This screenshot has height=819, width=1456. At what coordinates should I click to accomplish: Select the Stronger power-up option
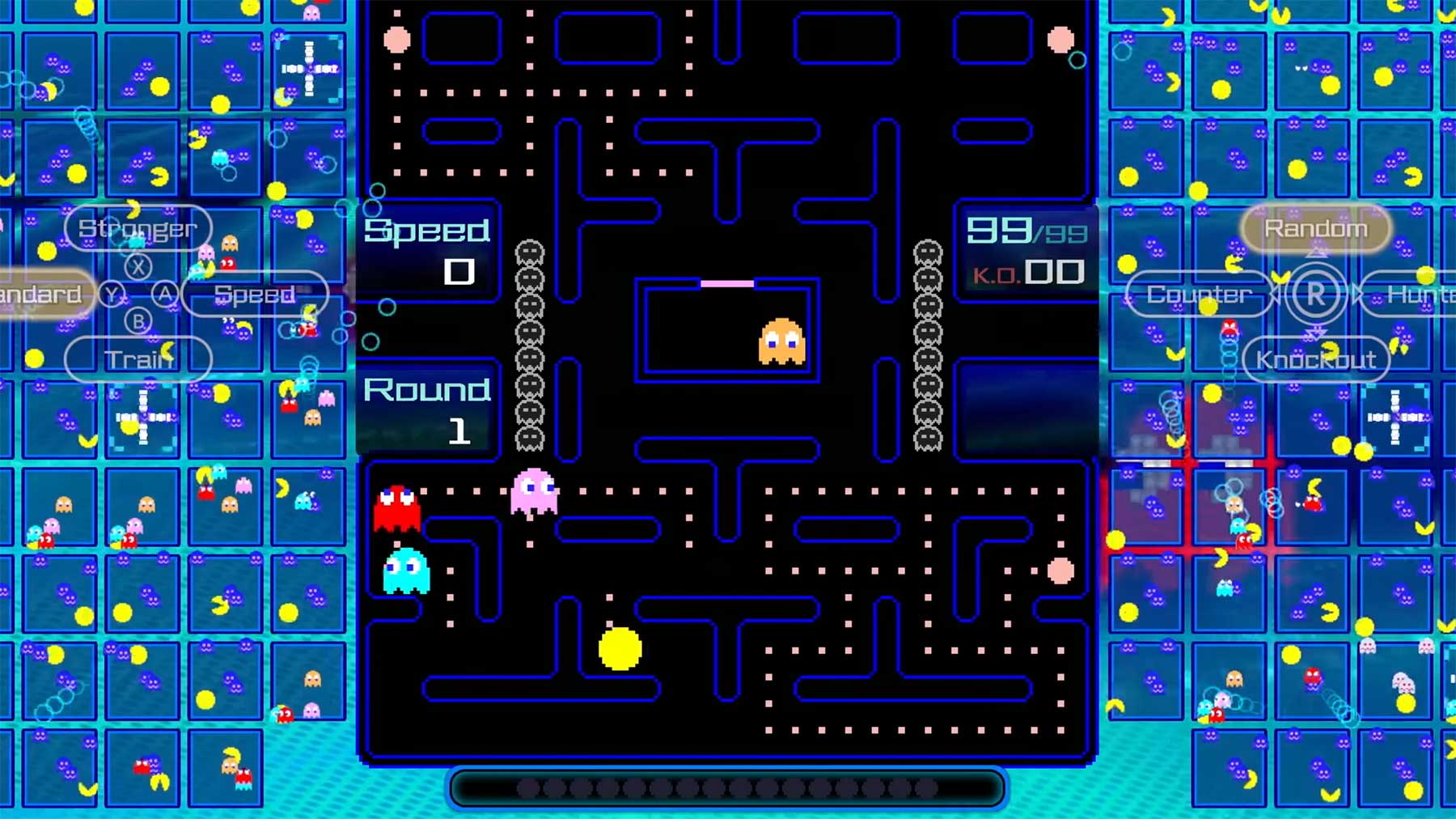(x=138, y=228)
